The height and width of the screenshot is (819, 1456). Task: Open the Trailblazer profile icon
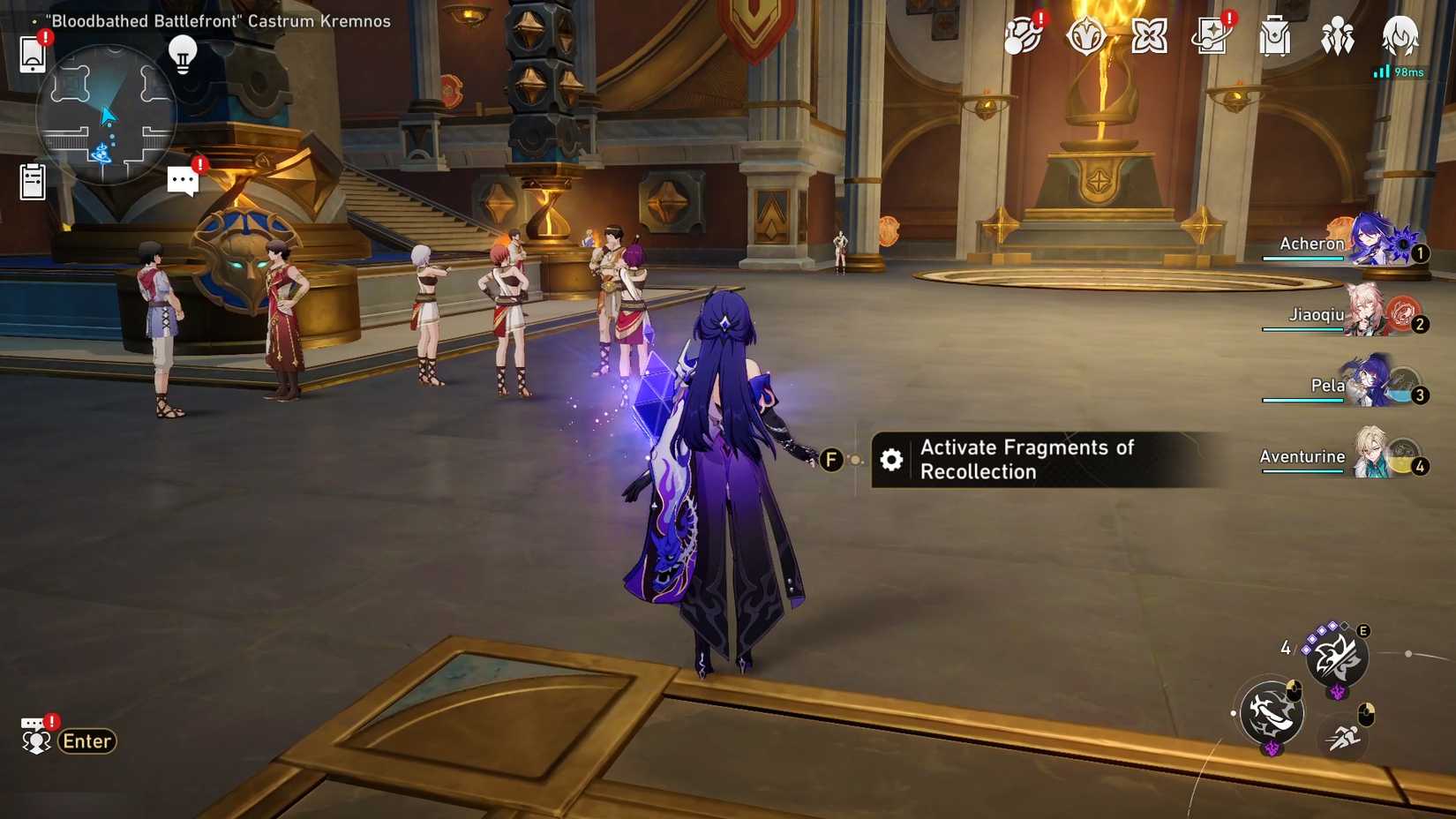1400,37
